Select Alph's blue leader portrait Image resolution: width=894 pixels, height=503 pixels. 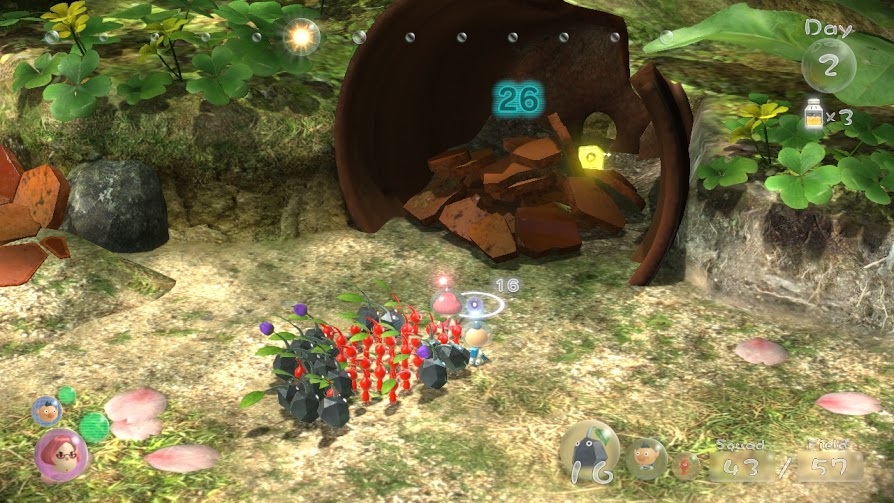pyautogui.click(x=46, y=410)
